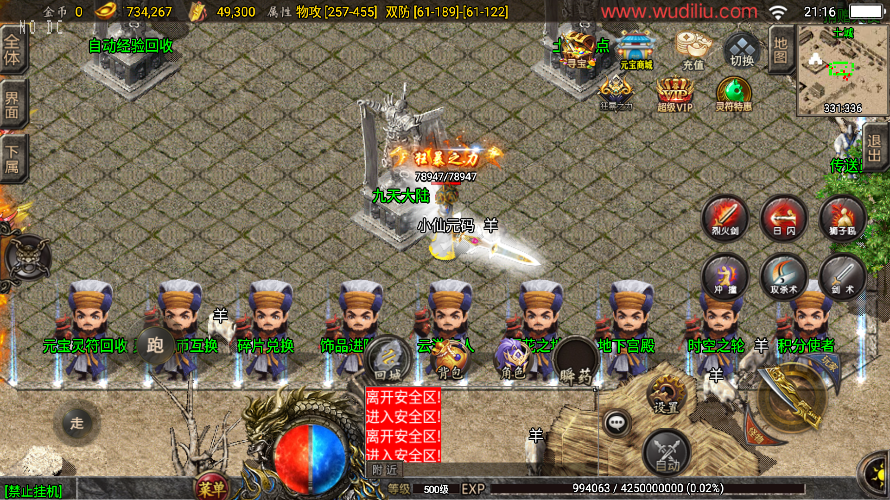
Task: Activate the 烈火剑 skill
Action: [724, 217]
